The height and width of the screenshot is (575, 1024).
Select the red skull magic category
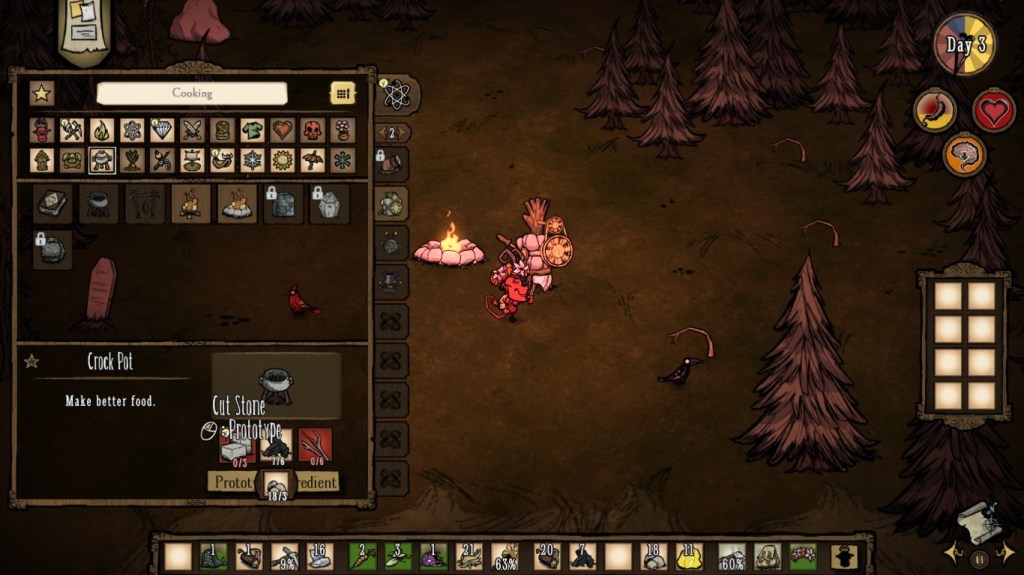coord(313,130)
